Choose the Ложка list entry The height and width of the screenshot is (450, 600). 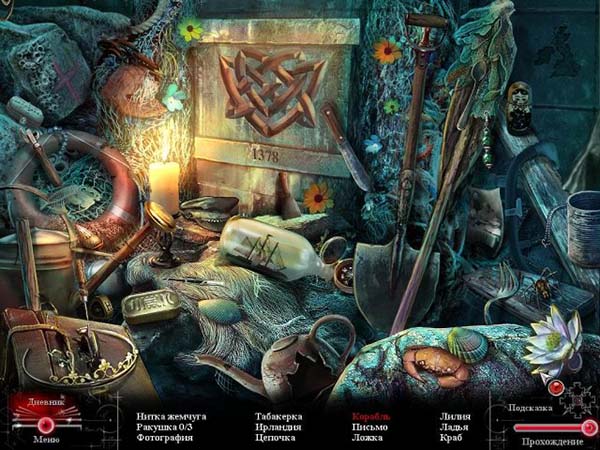tap(367, 438)
